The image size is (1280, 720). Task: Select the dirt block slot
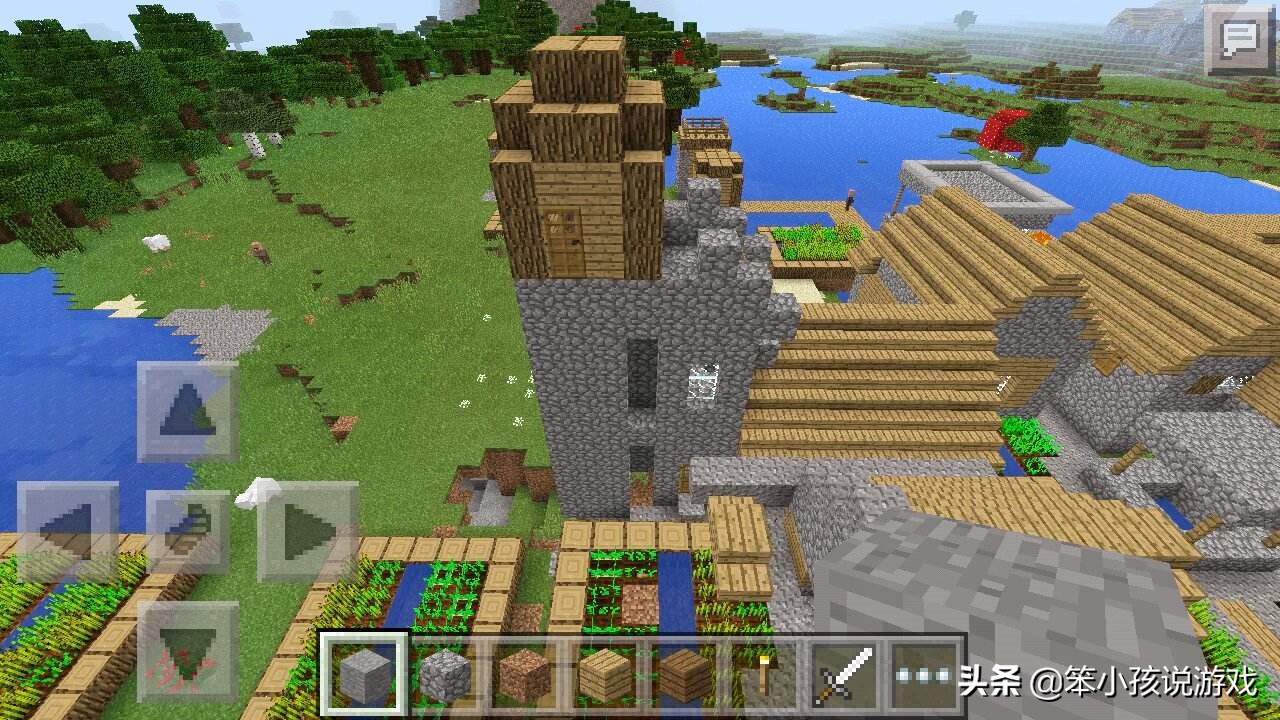click(x=524, y=675)
